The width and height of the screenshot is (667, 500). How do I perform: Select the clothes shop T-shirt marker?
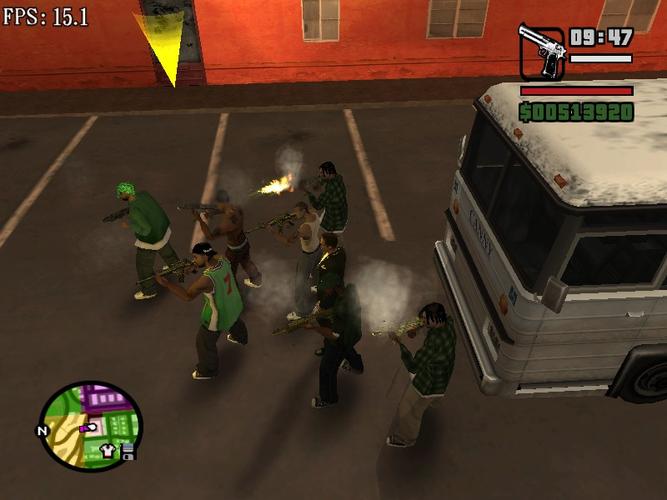tap(109, 451)
